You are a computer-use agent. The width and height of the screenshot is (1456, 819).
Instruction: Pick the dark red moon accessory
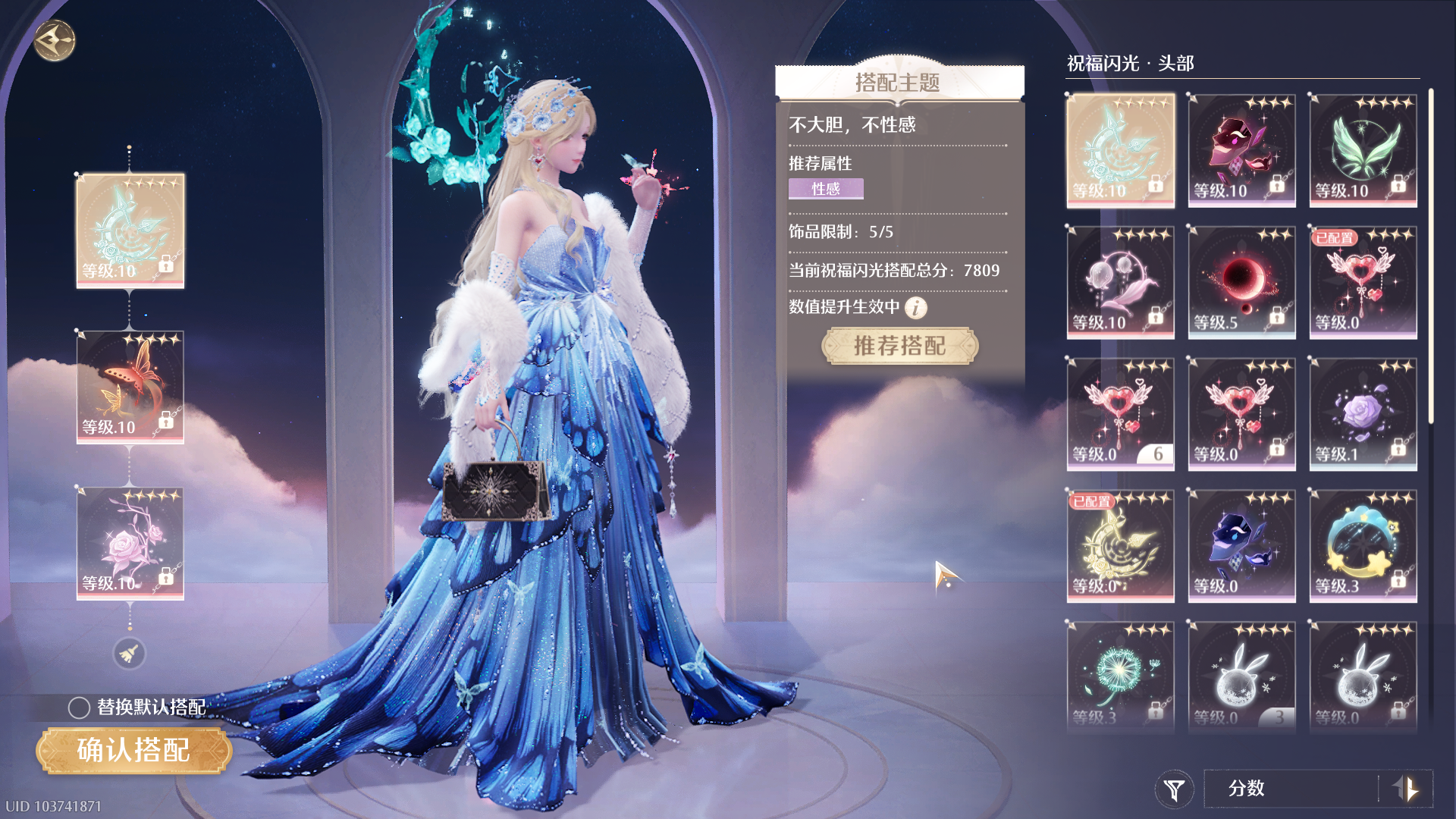click(1241, 281)
